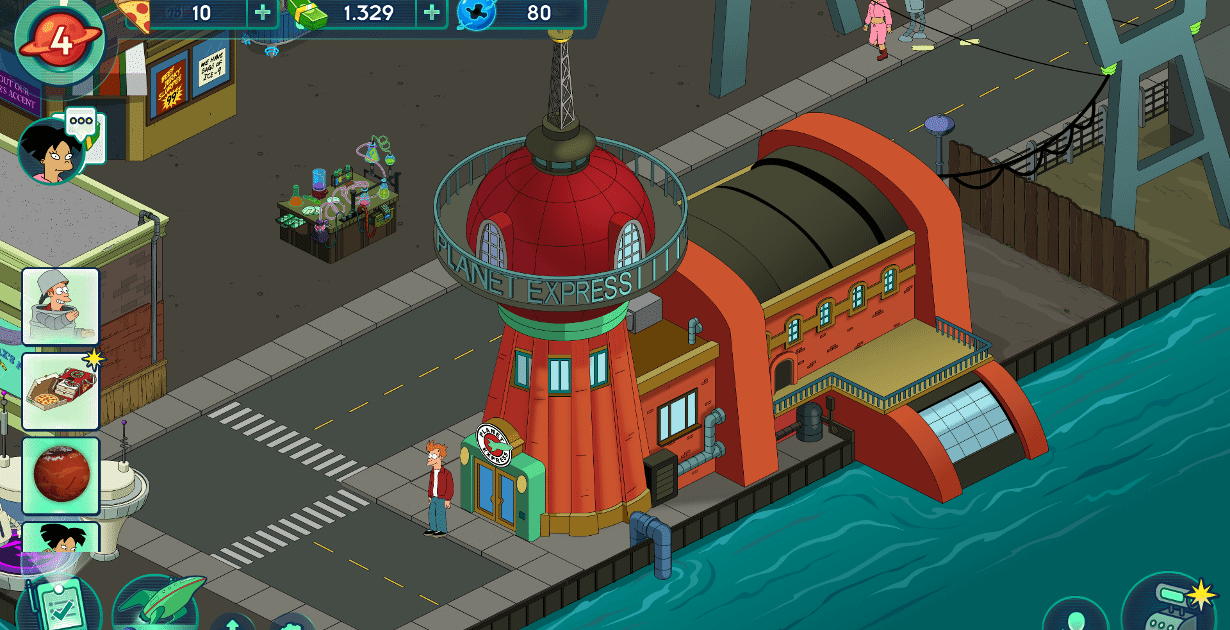
Task: Tap the round location pin button
Action: tap(1075, 617)
